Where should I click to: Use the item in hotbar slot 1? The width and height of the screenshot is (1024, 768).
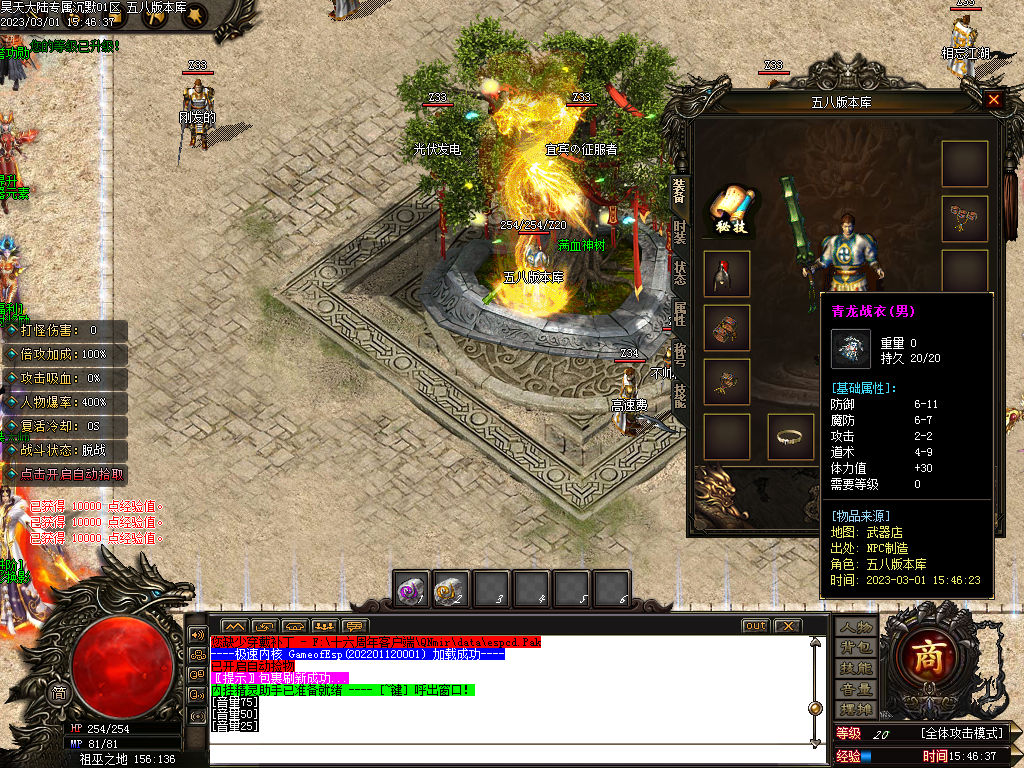[x=411, y=588]
